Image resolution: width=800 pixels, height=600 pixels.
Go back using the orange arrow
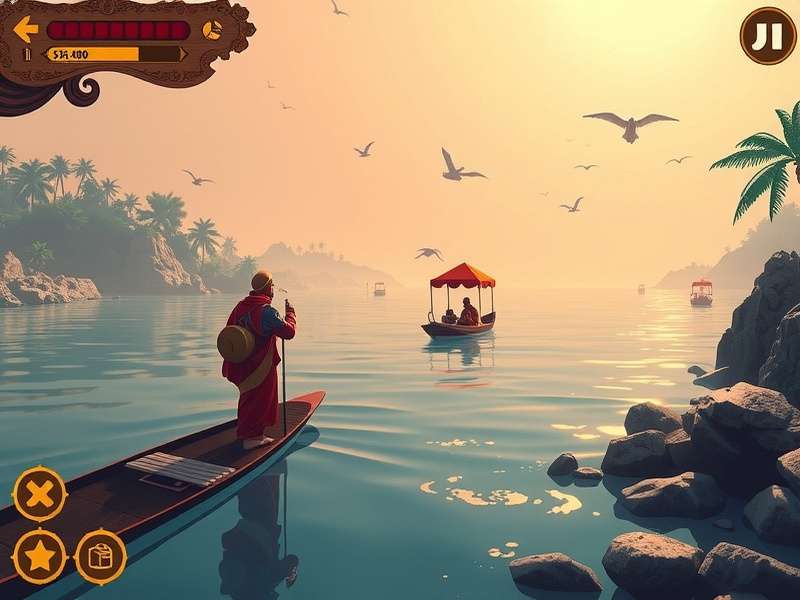(x=26, y=29)
